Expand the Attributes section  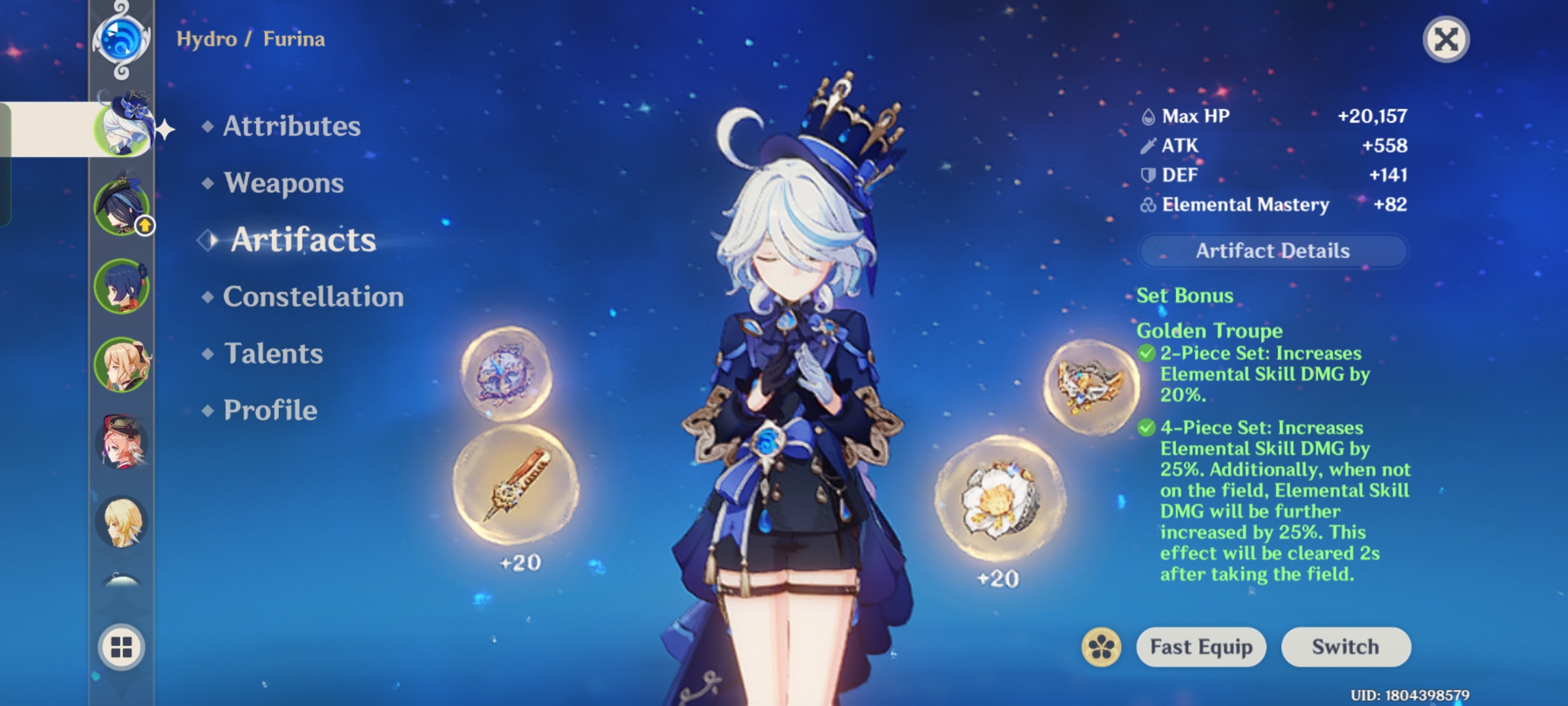291,126
